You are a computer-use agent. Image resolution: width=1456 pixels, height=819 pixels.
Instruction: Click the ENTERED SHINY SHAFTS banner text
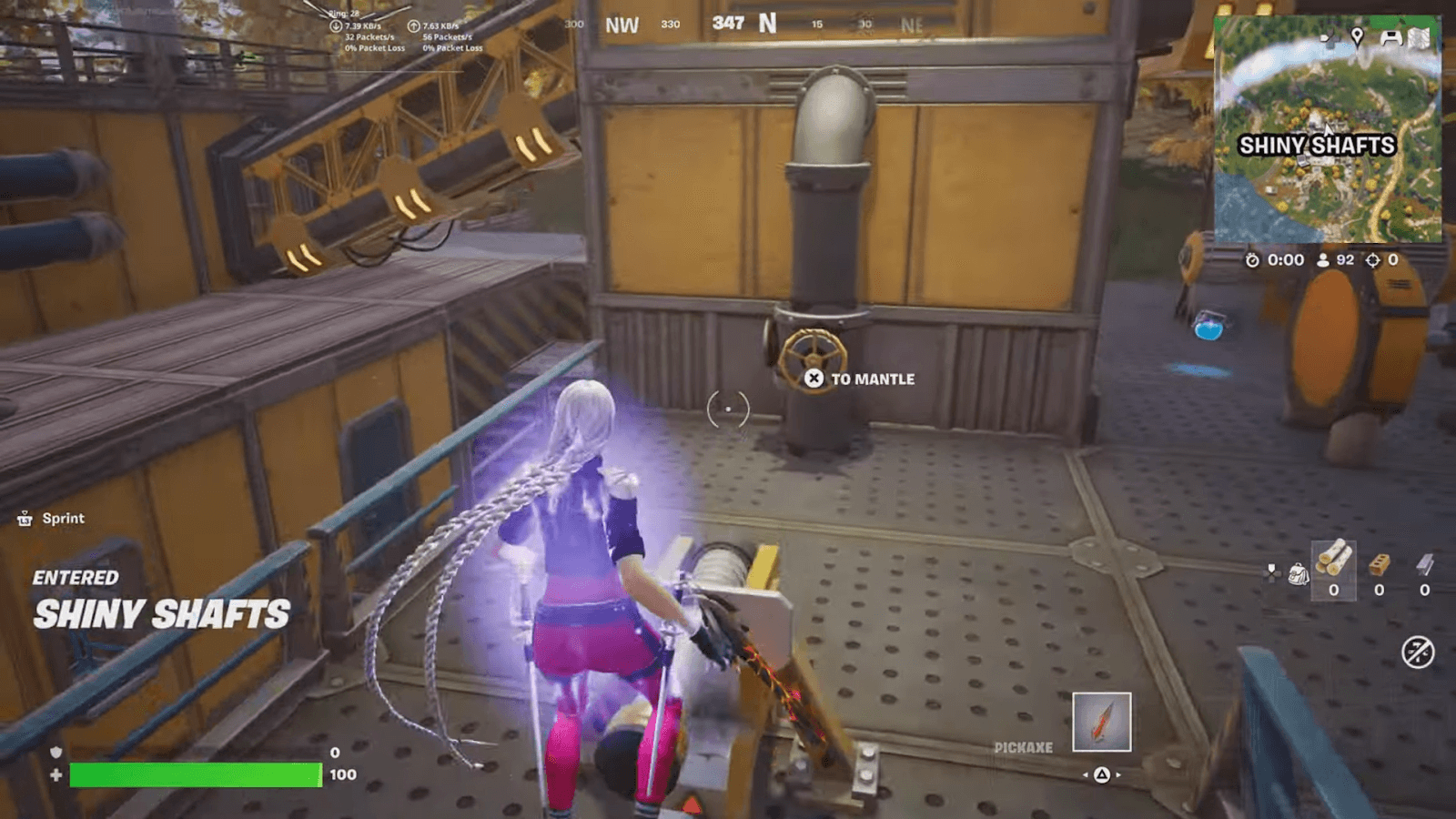[x=159, y=601]
